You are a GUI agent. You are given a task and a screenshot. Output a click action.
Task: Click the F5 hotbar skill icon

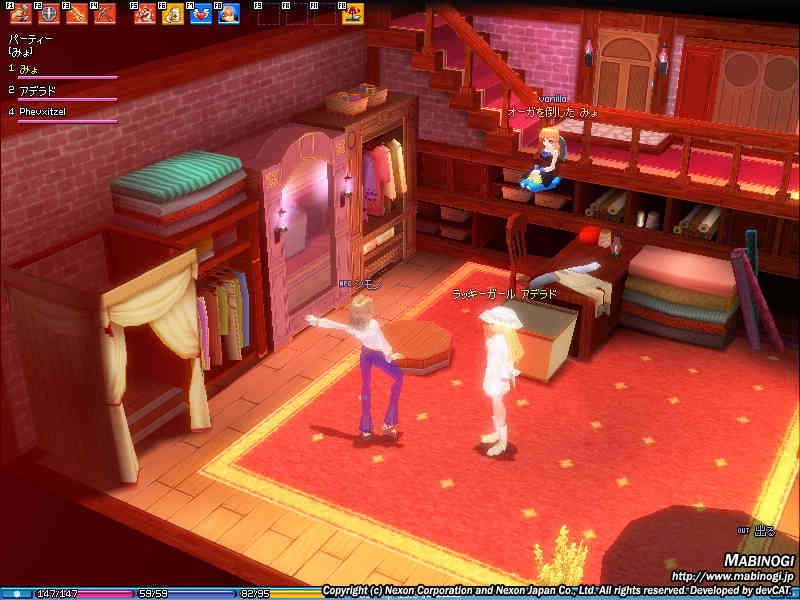click(x=145, y=14)
